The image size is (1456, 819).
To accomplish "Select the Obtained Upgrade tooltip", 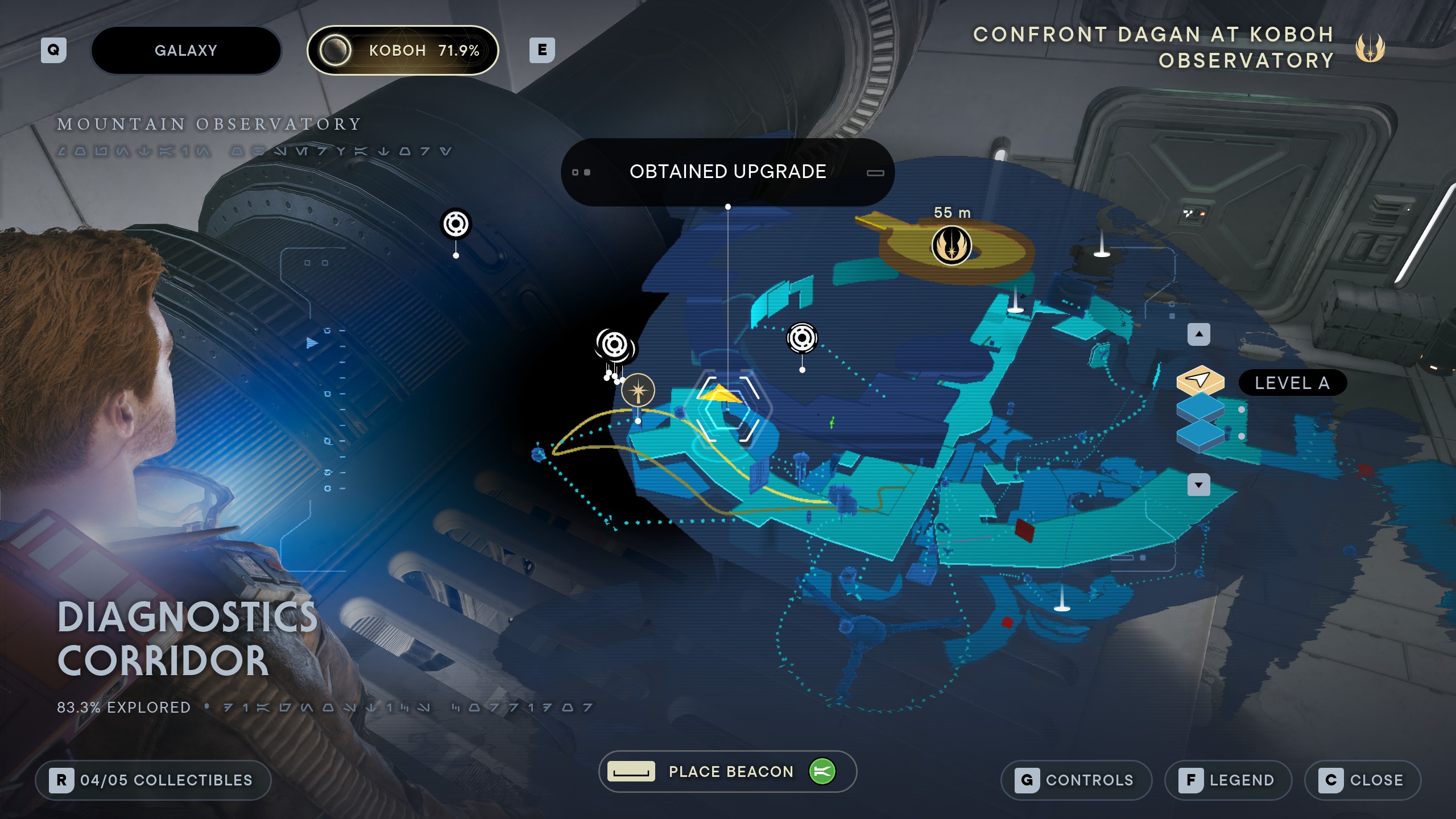I will click(727, 172).
